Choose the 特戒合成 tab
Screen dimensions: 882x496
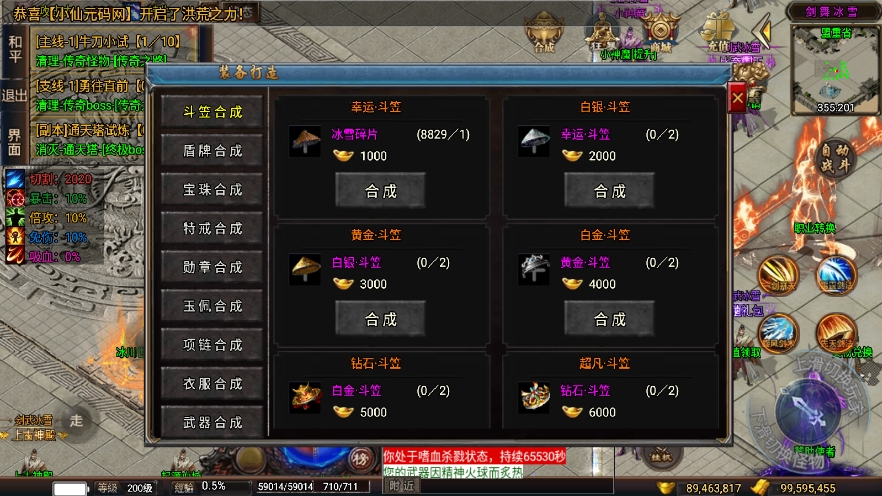pos(212,229)
